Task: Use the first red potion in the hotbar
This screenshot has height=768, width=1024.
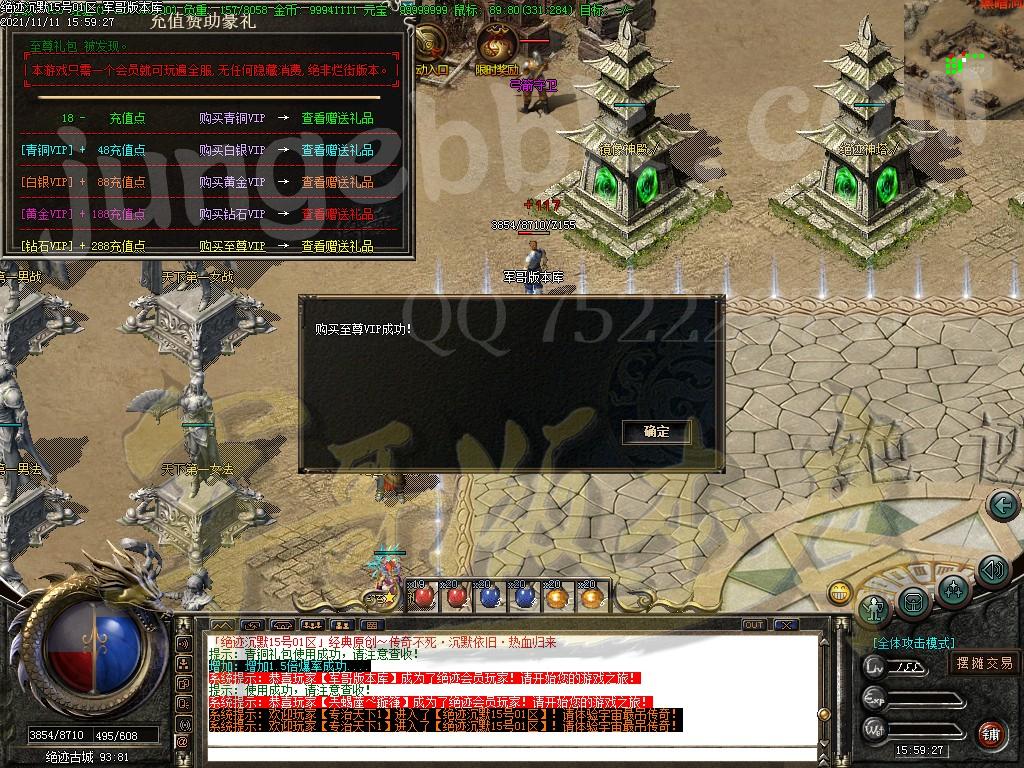Action: 421,597
